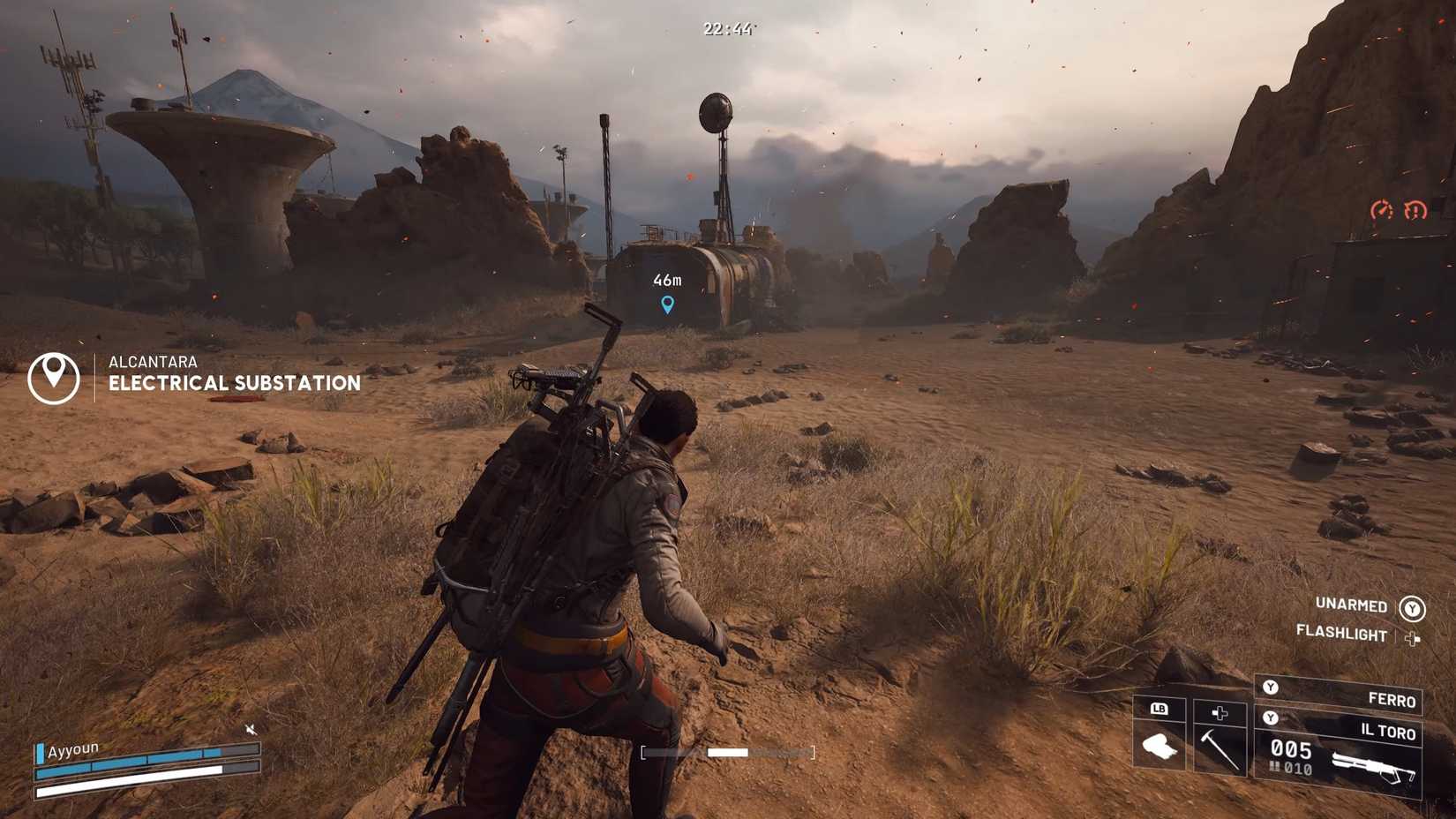Select the FERRO weapon label
This screenshot has width=1456, height=819.
(x=1392, y=700)
